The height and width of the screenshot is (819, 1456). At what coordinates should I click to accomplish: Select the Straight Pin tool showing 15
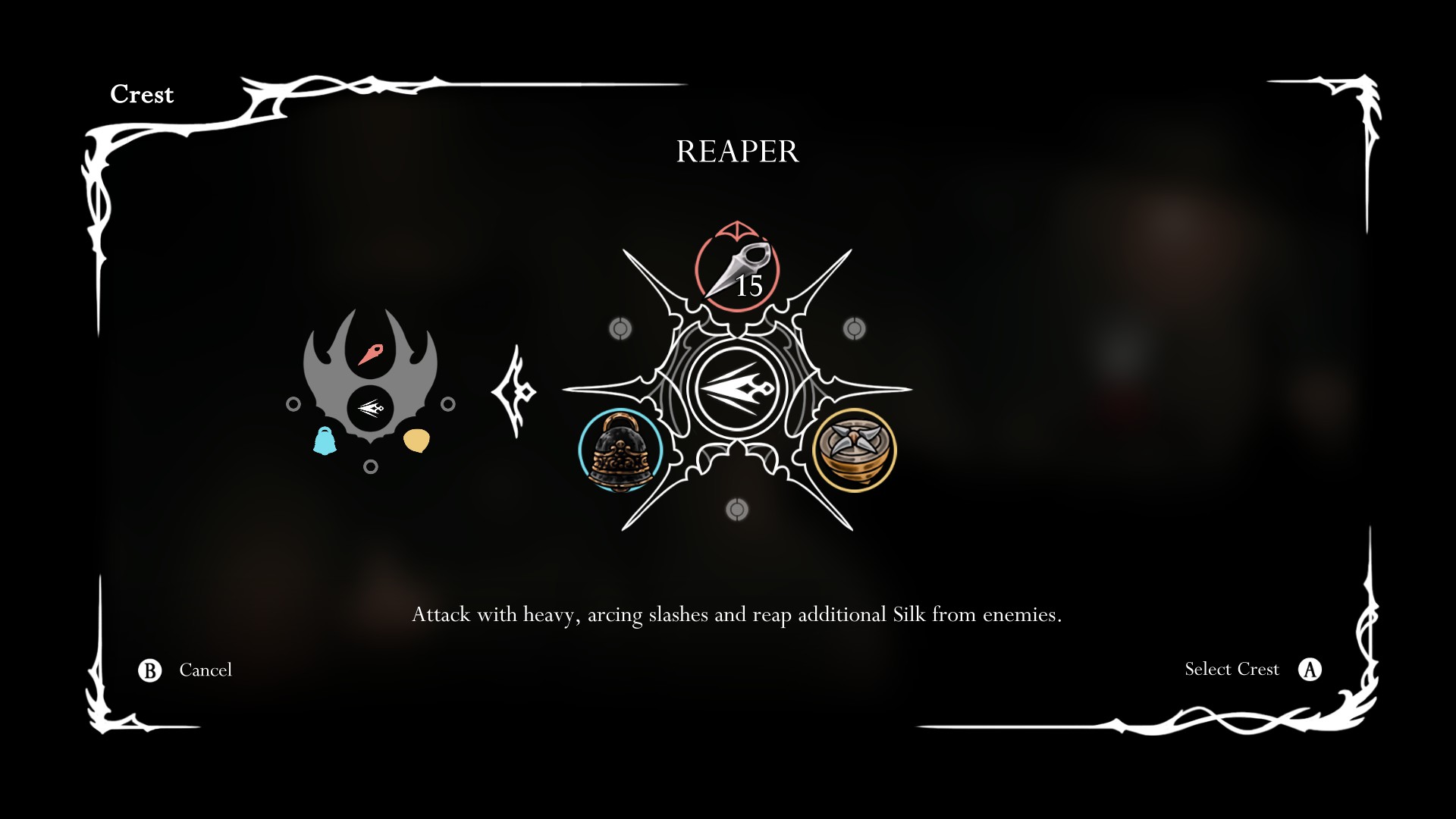click(x=736, y=273)
